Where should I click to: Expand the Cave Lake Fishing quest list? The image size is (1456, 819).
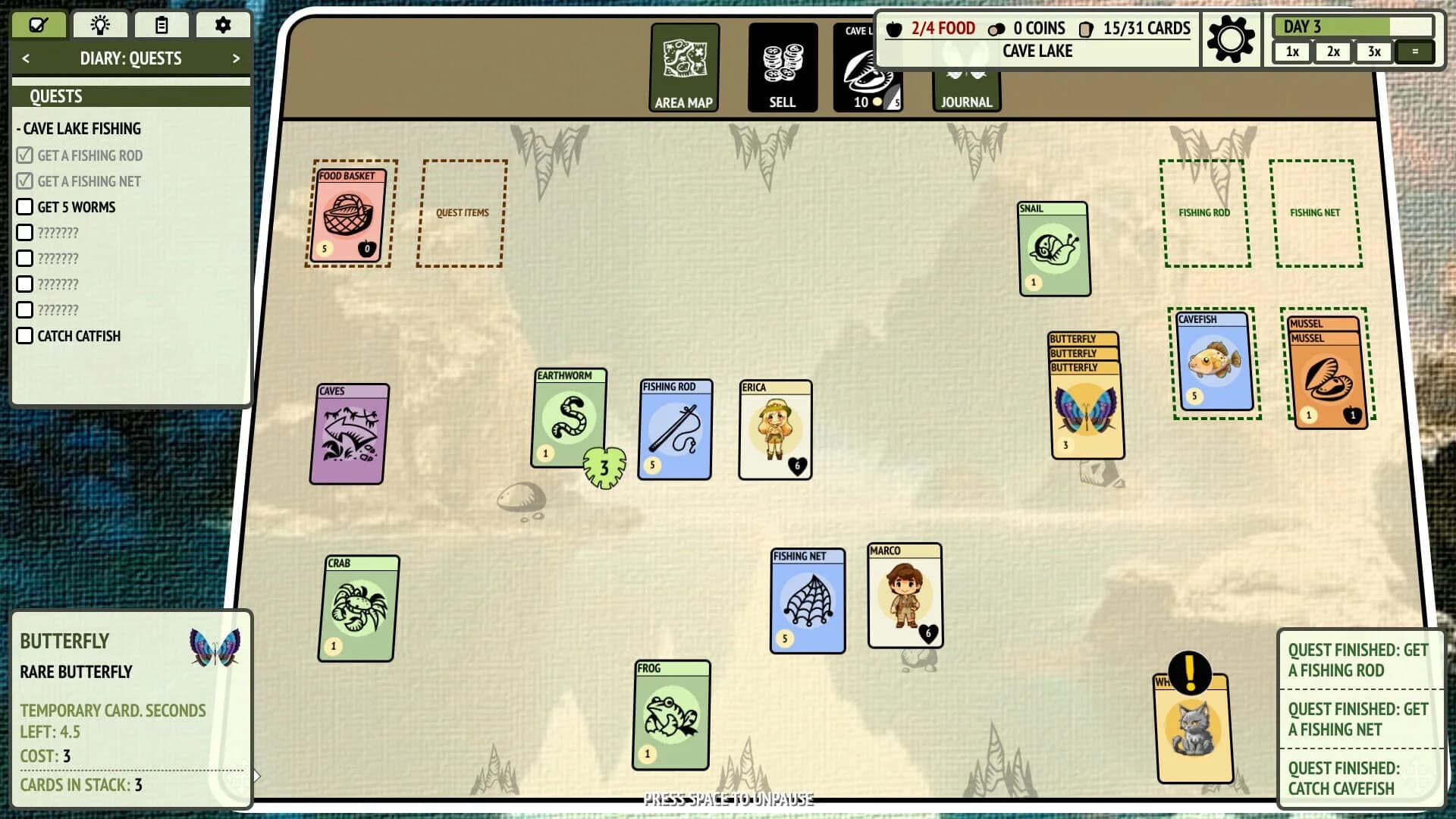pyautogui.click(x=79, y=128)
